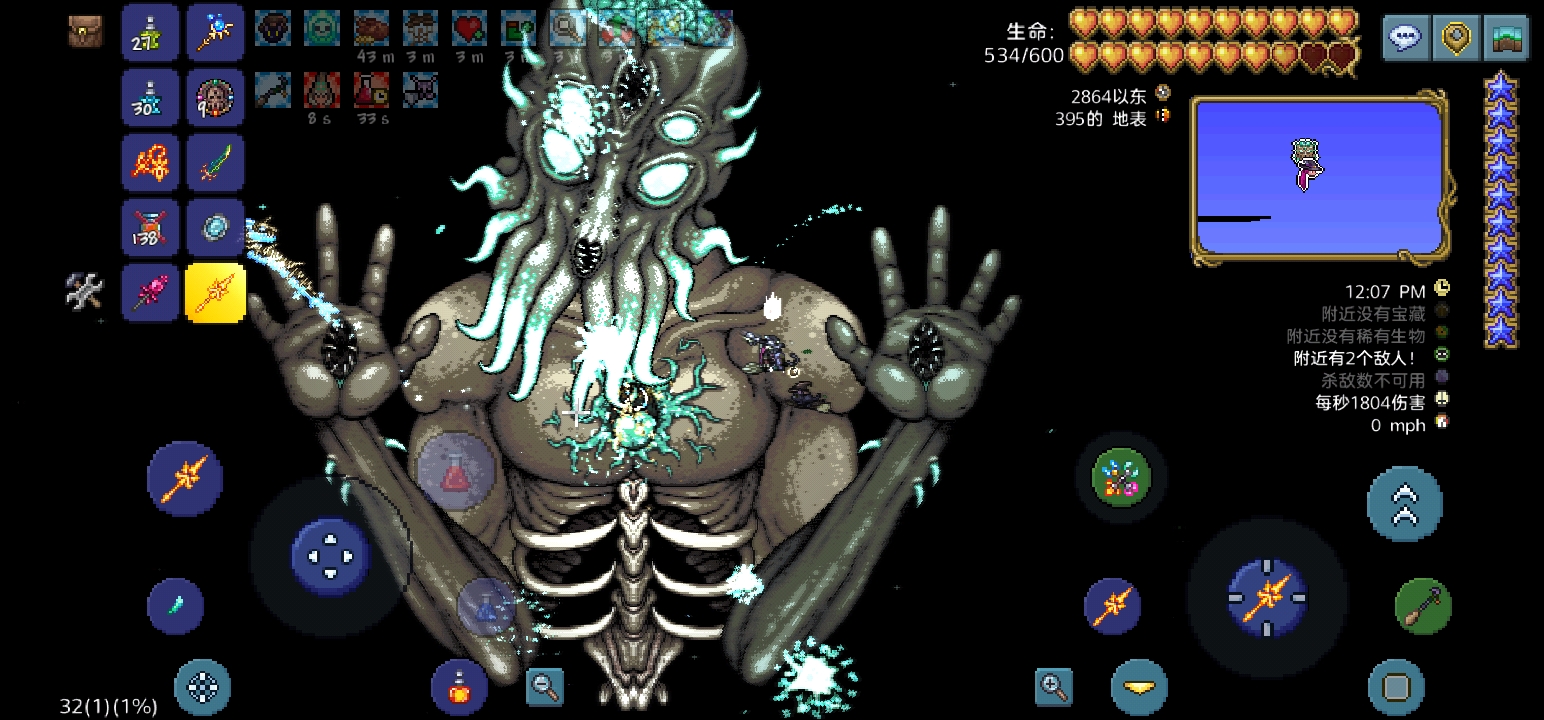The width and height of the screenshot is (1544, 720).
Task: Select the potion stack of 27
Action: click(151, 33)
